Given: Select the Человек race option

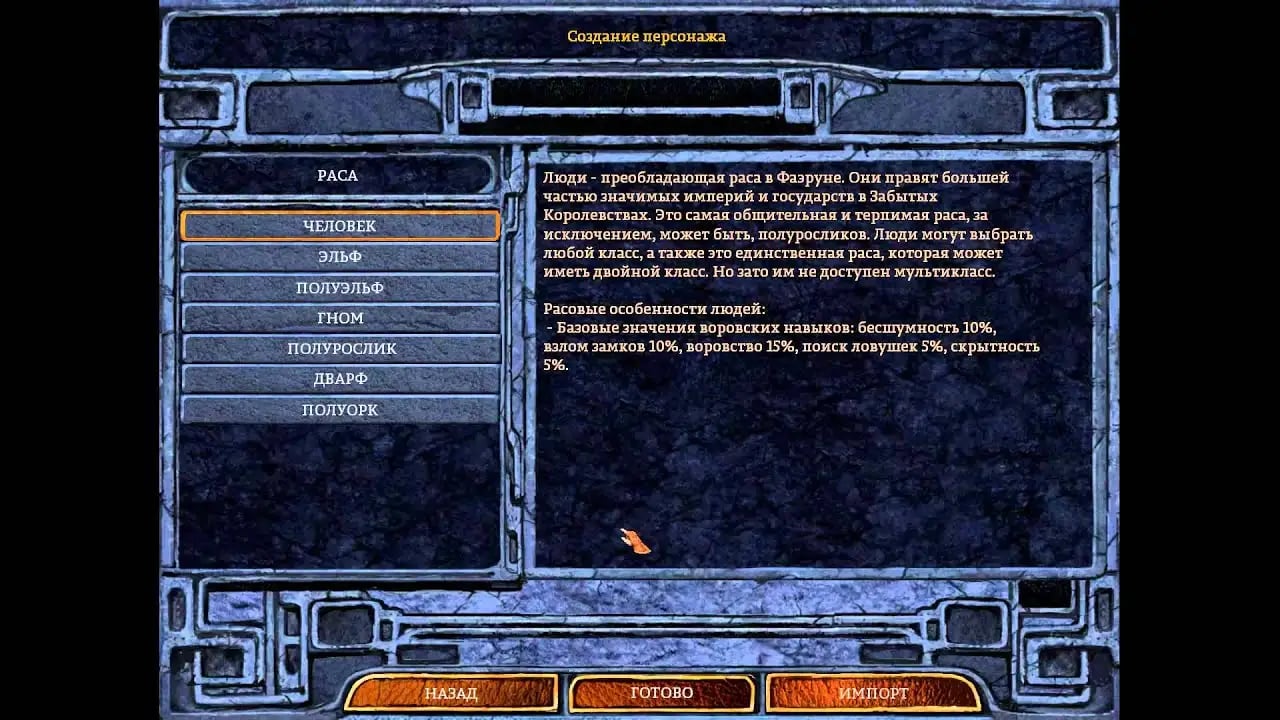Looking at the screenshot, I should 340,226.
